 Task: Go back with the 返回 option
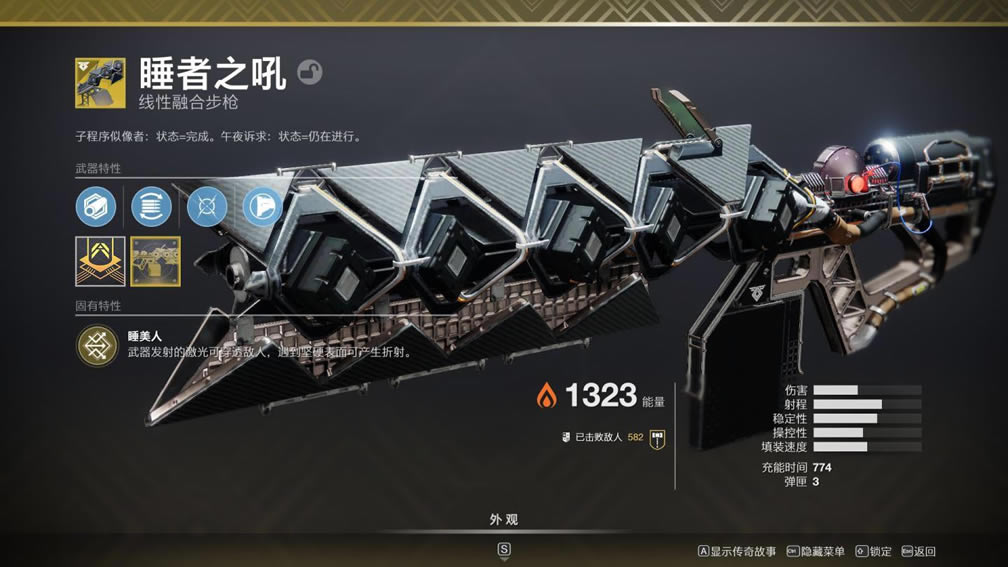[x=918, y=551]
